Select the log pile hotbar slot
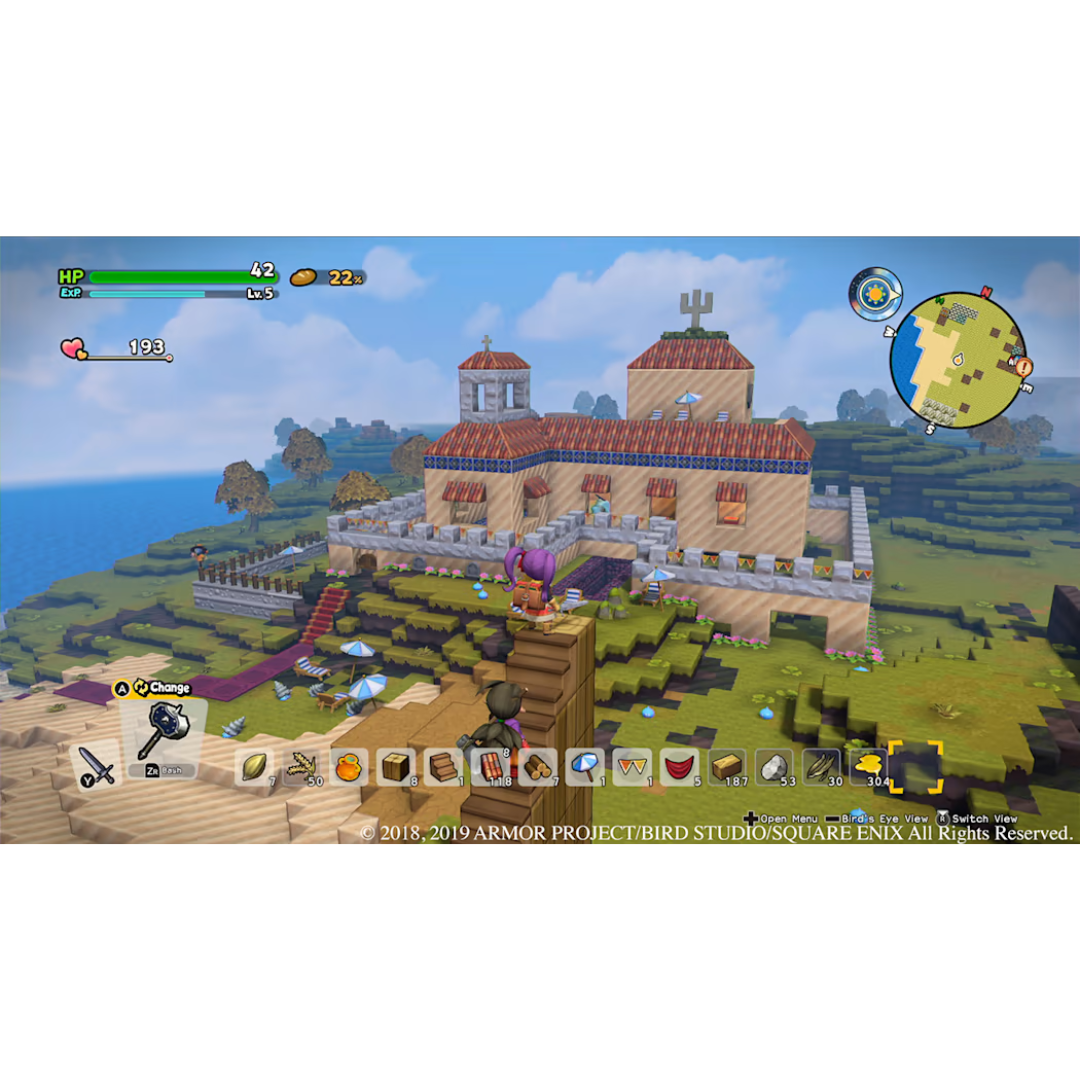 pyautogui.click(x=538, y=767)
